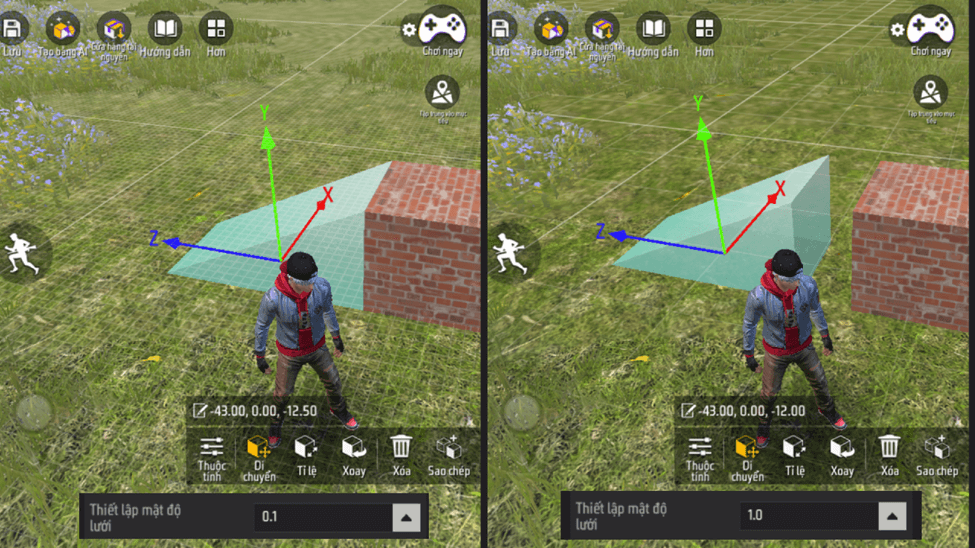The width and height of the screenshot is (975, 548).
Task: Select the Xoay rotate tool in the right screenshot
Action: click(842, 454)
